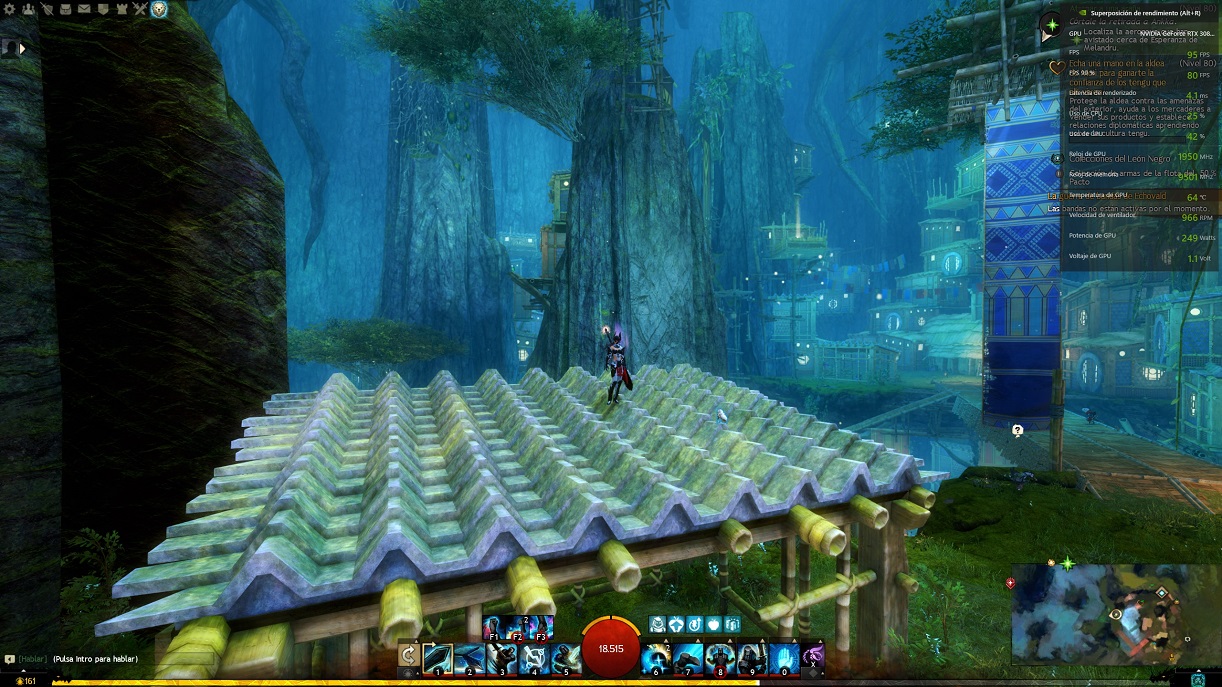Screen dimensions: 1222x687
Task: Activate weapon skill 1 on the bar
Action: [439, 657]
